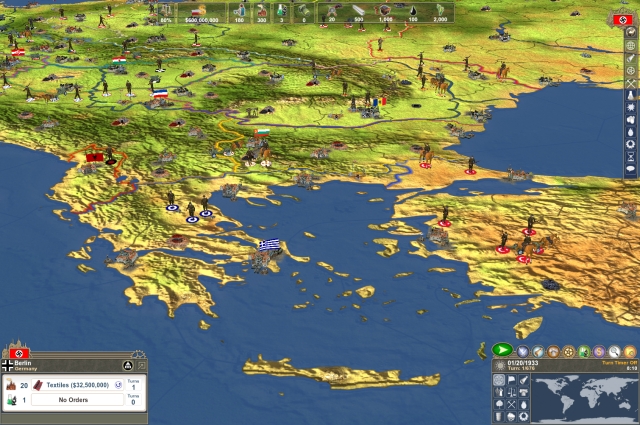Click the hourglass icon in right sidebar
Screen dimensions: 640x425
(630, 157)
